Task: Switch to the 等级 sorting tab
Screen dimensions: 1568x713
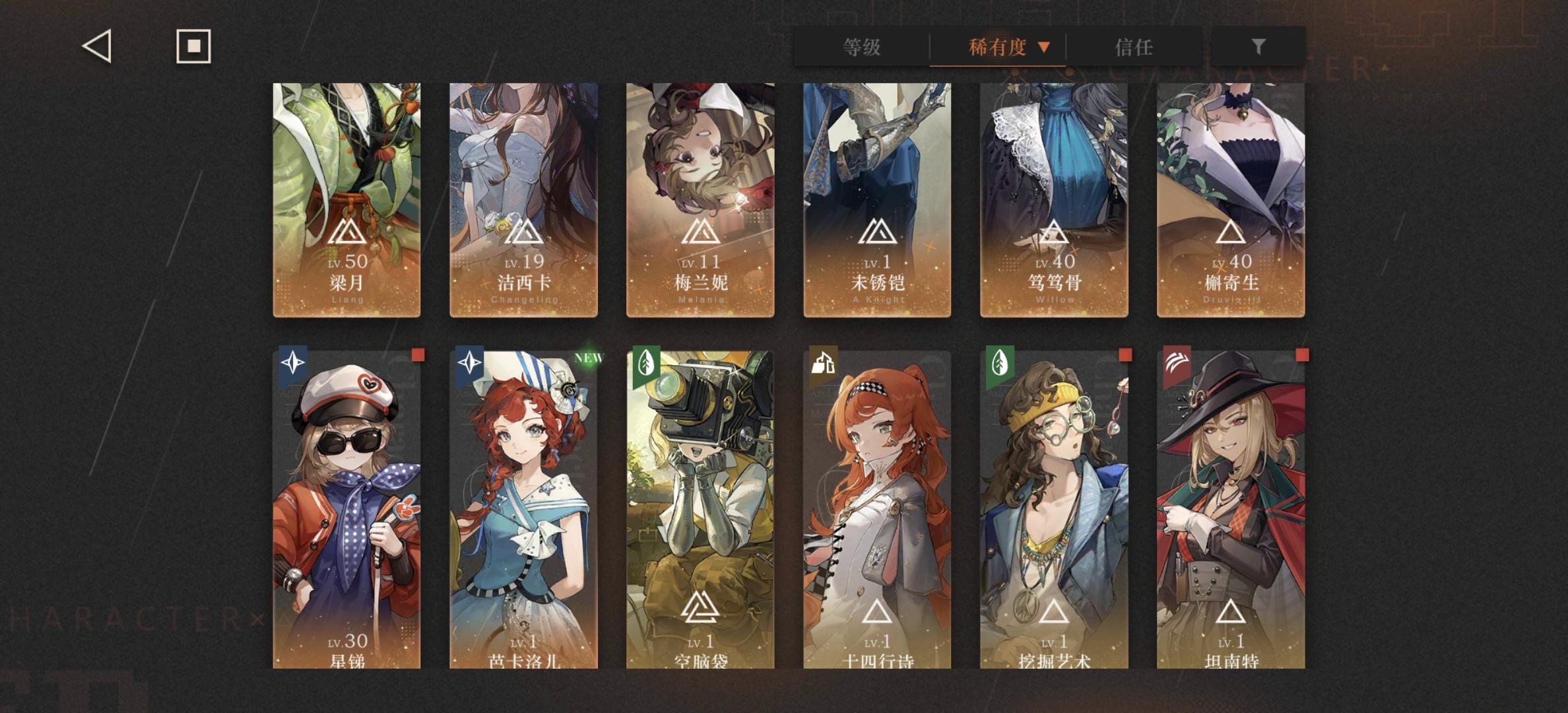Action: (x=862, y=48)
